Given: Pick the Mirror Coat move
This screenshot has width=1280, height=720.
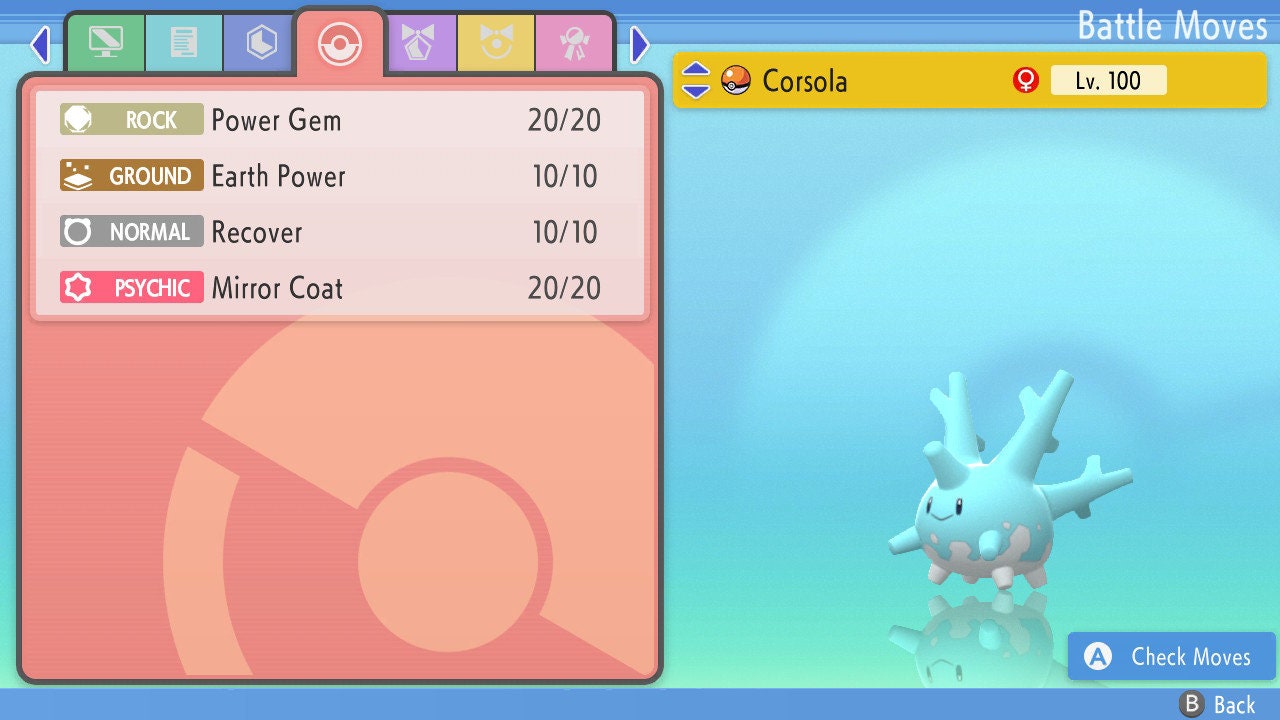Looking at the screenshot, I should (x=340, y=288).
